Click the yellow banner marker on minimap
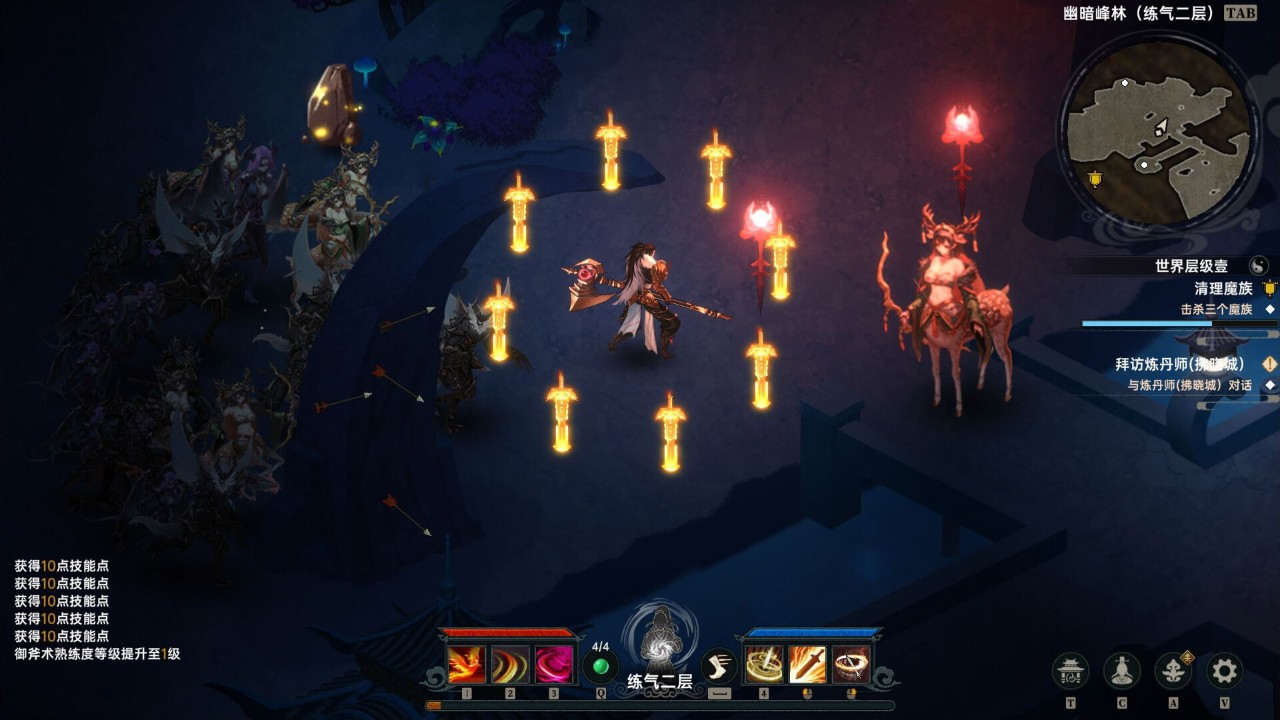 coord(1095,180)
